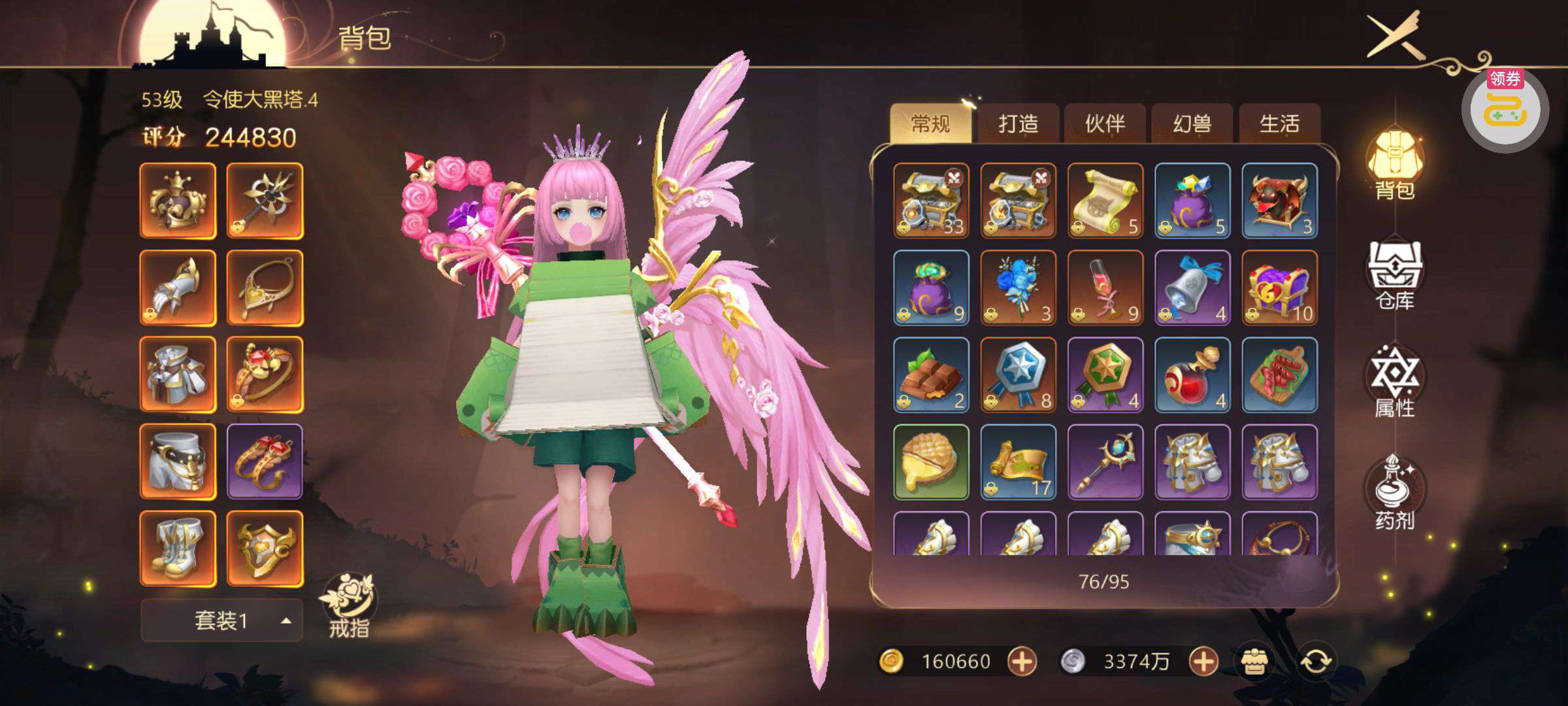Select the purple treasure chest item
The image size is (1568, 706).
click(x=1279, y=288)
